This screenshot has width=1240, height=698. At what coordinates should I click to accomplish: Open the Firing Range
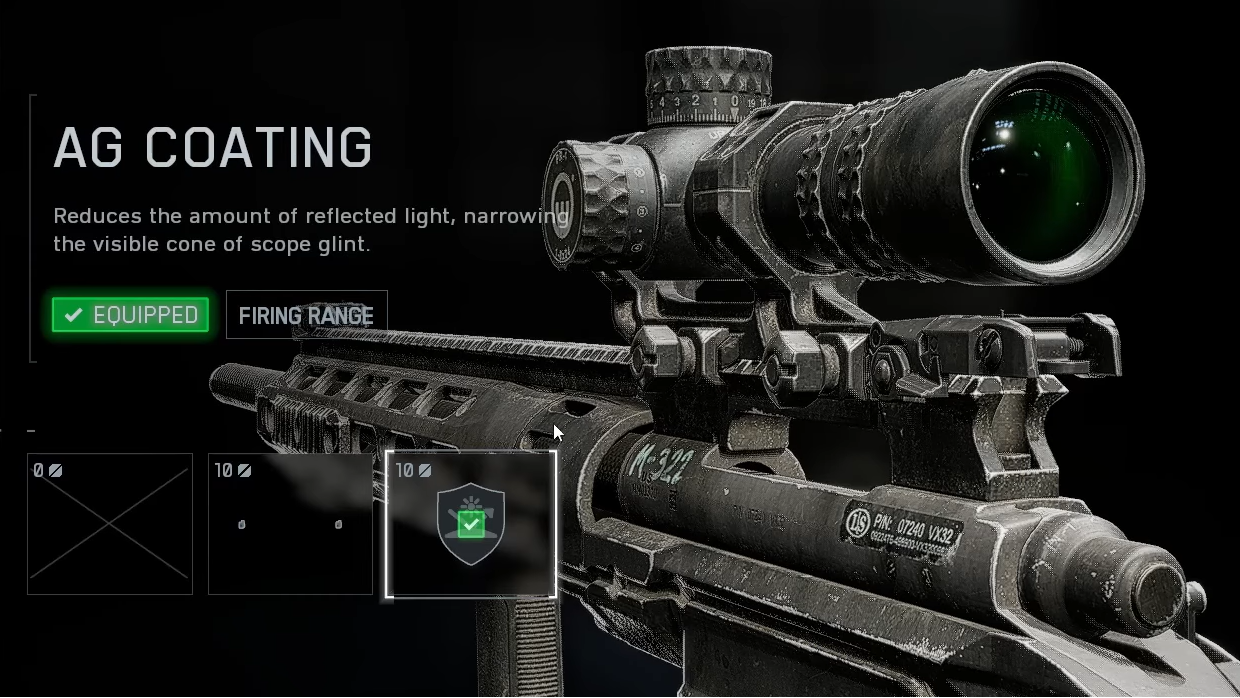click(306, 315)
